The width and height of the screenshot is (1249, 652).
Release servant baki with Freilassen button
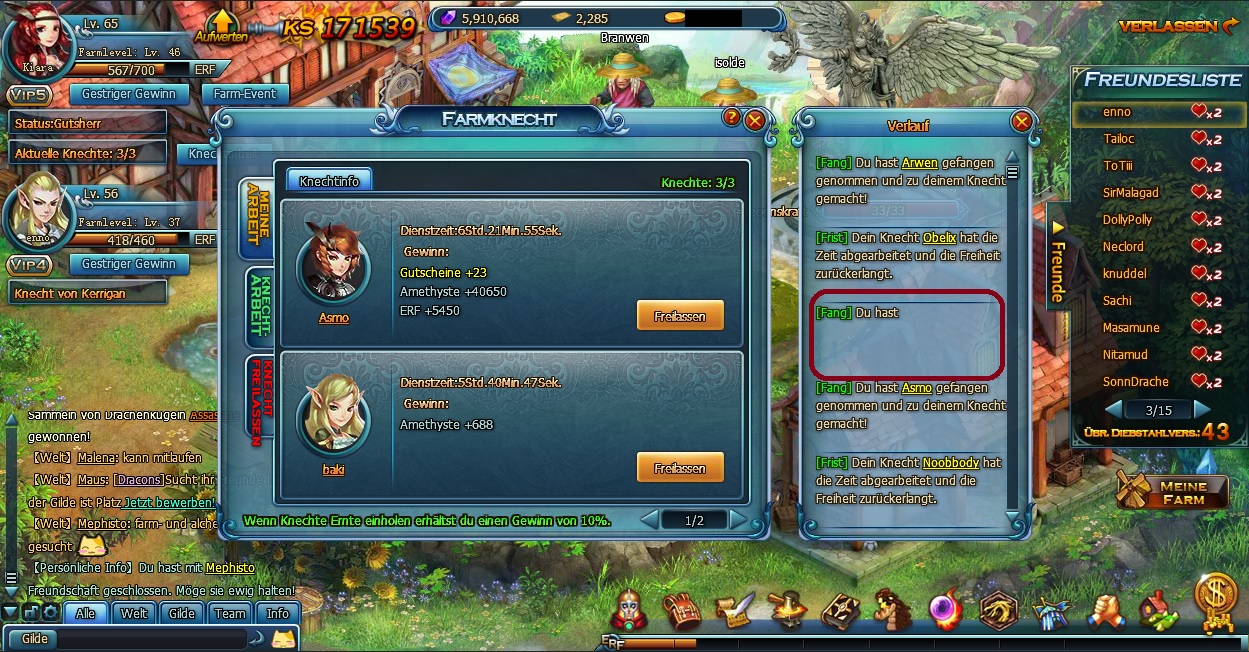tap(680, 468)
